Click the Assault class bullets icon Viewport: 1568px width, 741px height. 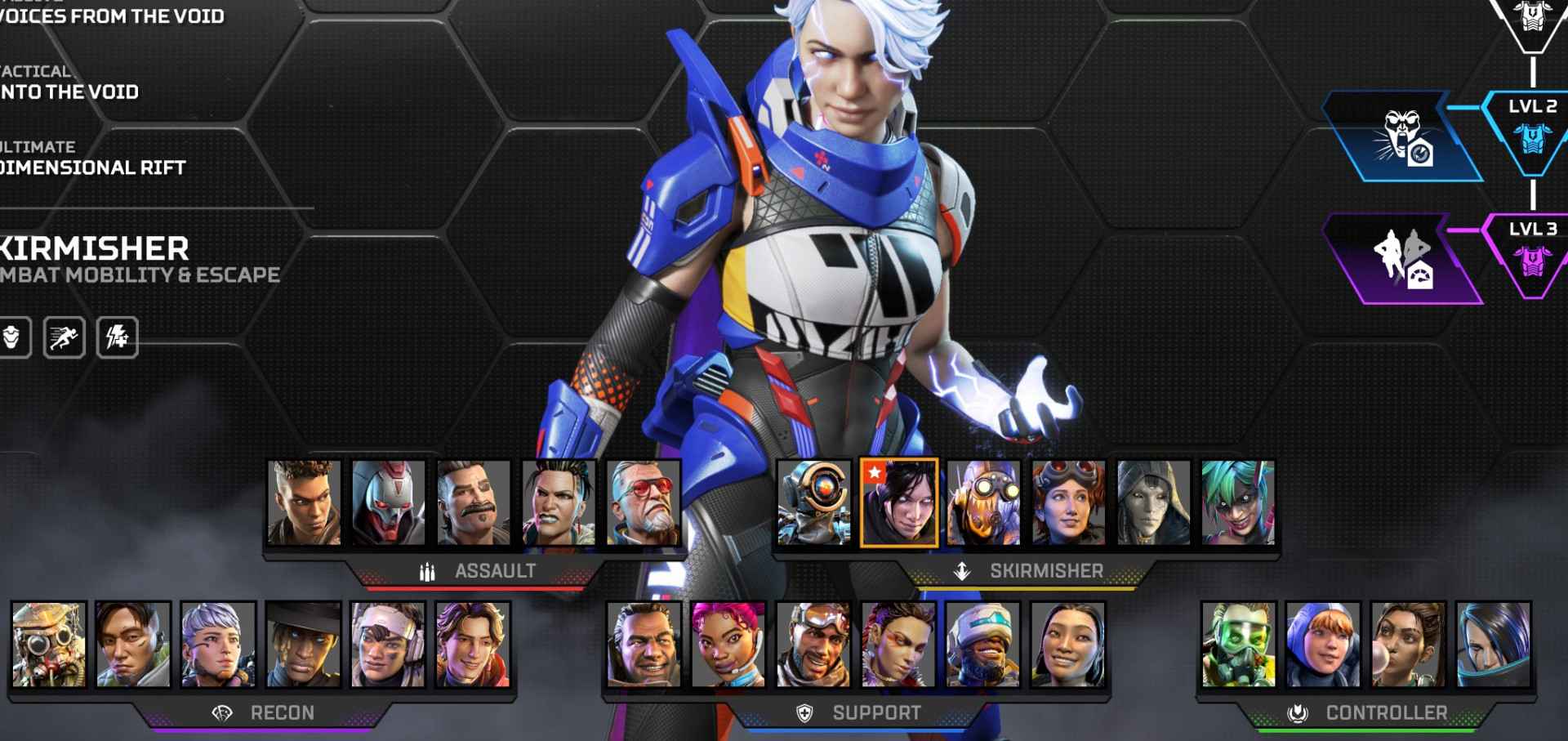point(428,572)
